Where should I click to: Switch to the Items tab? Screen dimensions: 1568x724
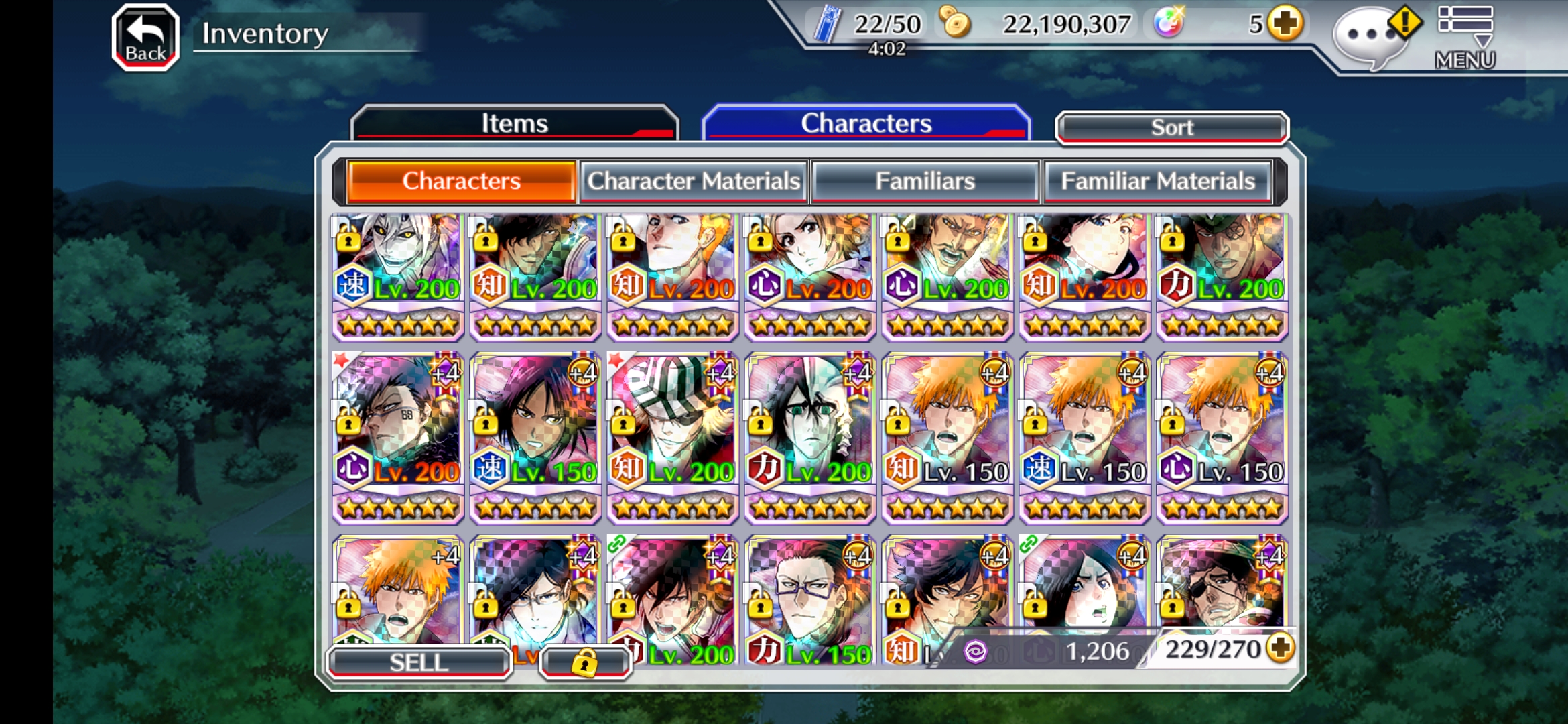click(514, 123)
